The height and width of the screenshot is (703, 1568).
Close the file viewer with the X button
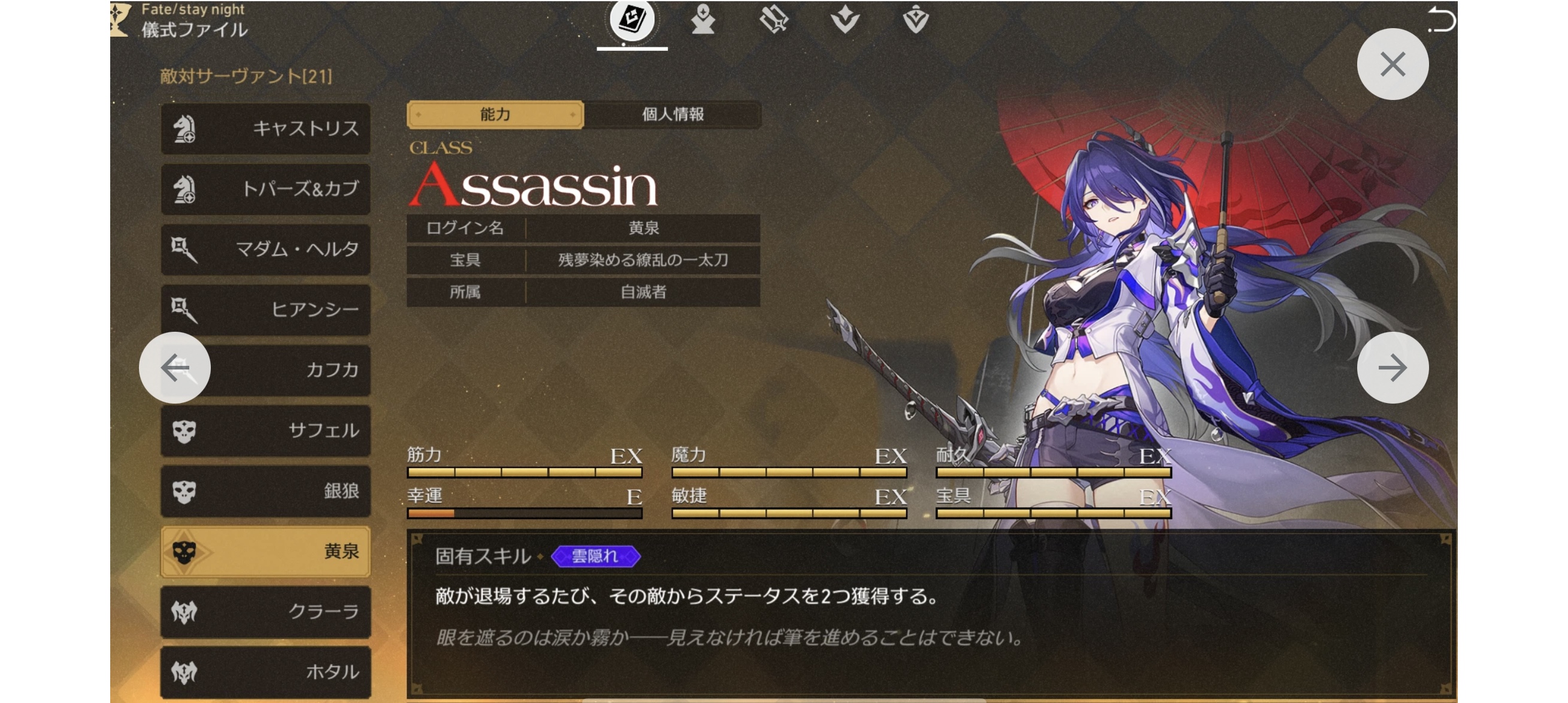[1392, 64]
